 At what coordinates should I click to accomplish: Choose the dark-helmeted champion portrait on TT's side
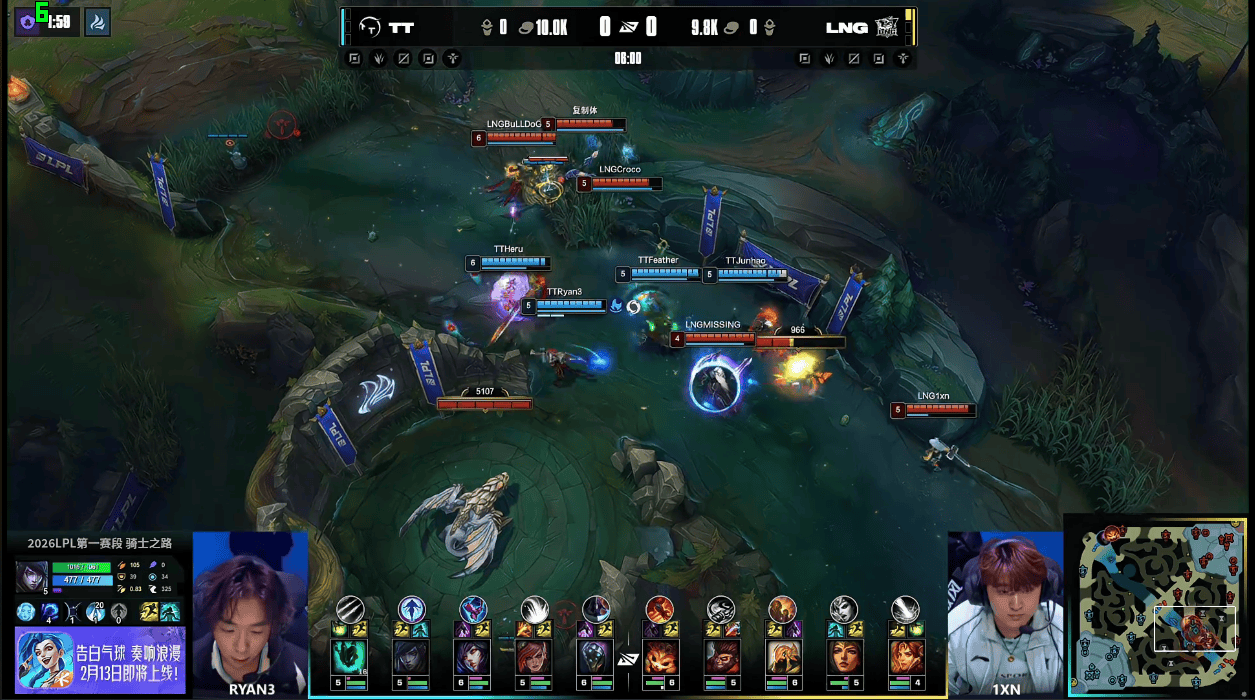597,657
